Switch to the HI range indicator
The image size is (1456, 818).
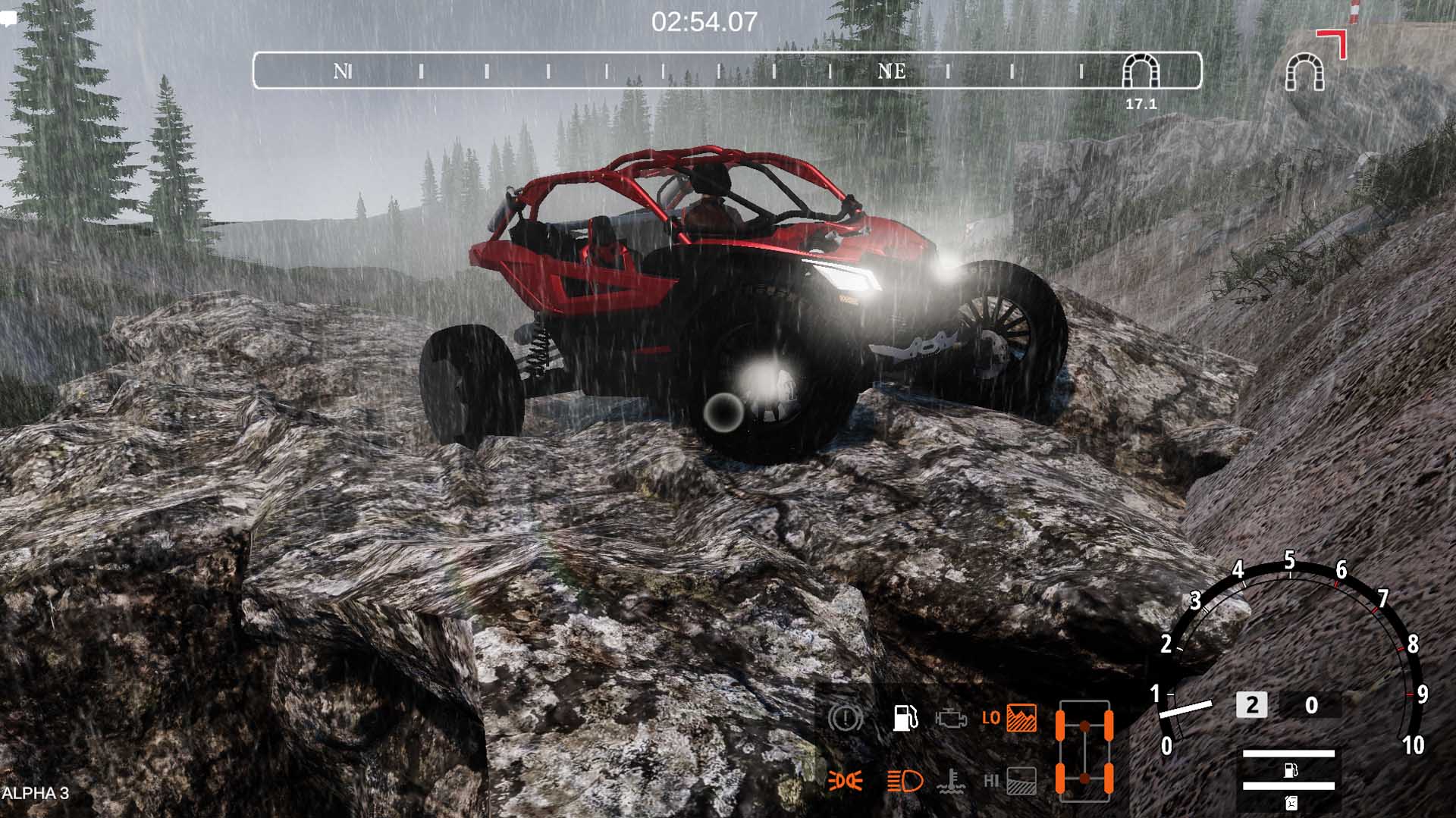pyautogui.click(x=1011, y=780)
